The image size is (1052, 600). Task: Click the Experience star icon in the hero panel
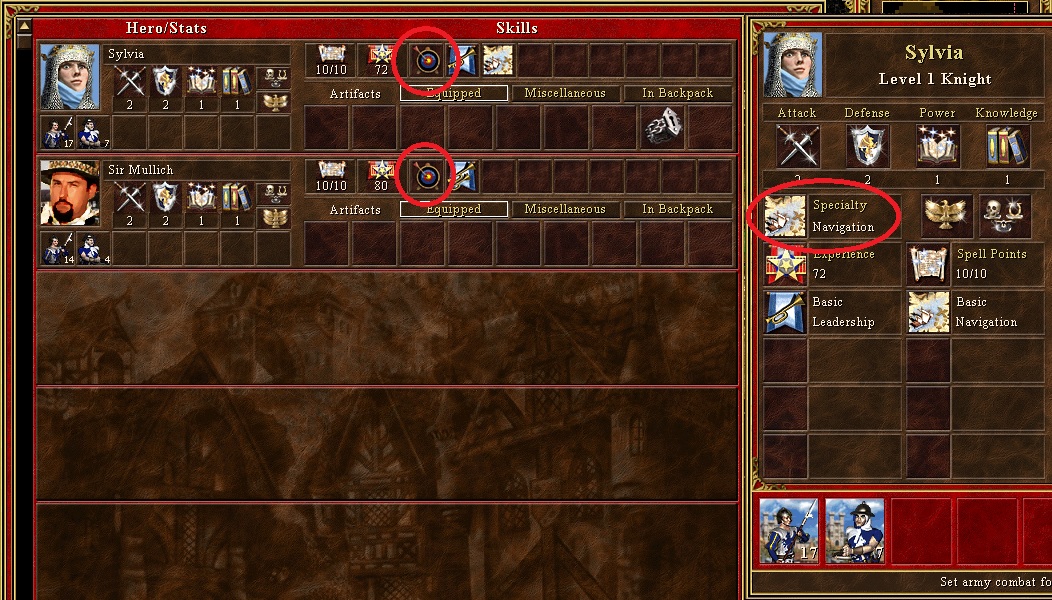pyautogui.click(x=785, y=265)
